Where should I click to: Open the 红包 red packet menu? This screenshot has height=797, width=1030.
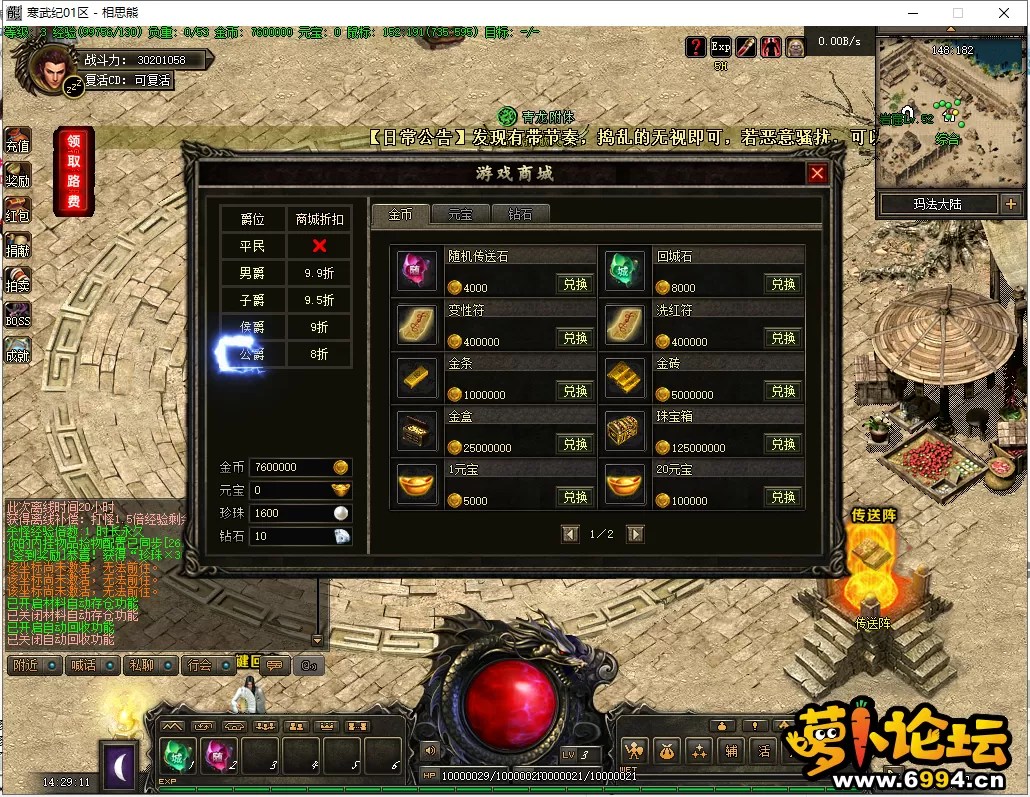click(x=18, y=211)
